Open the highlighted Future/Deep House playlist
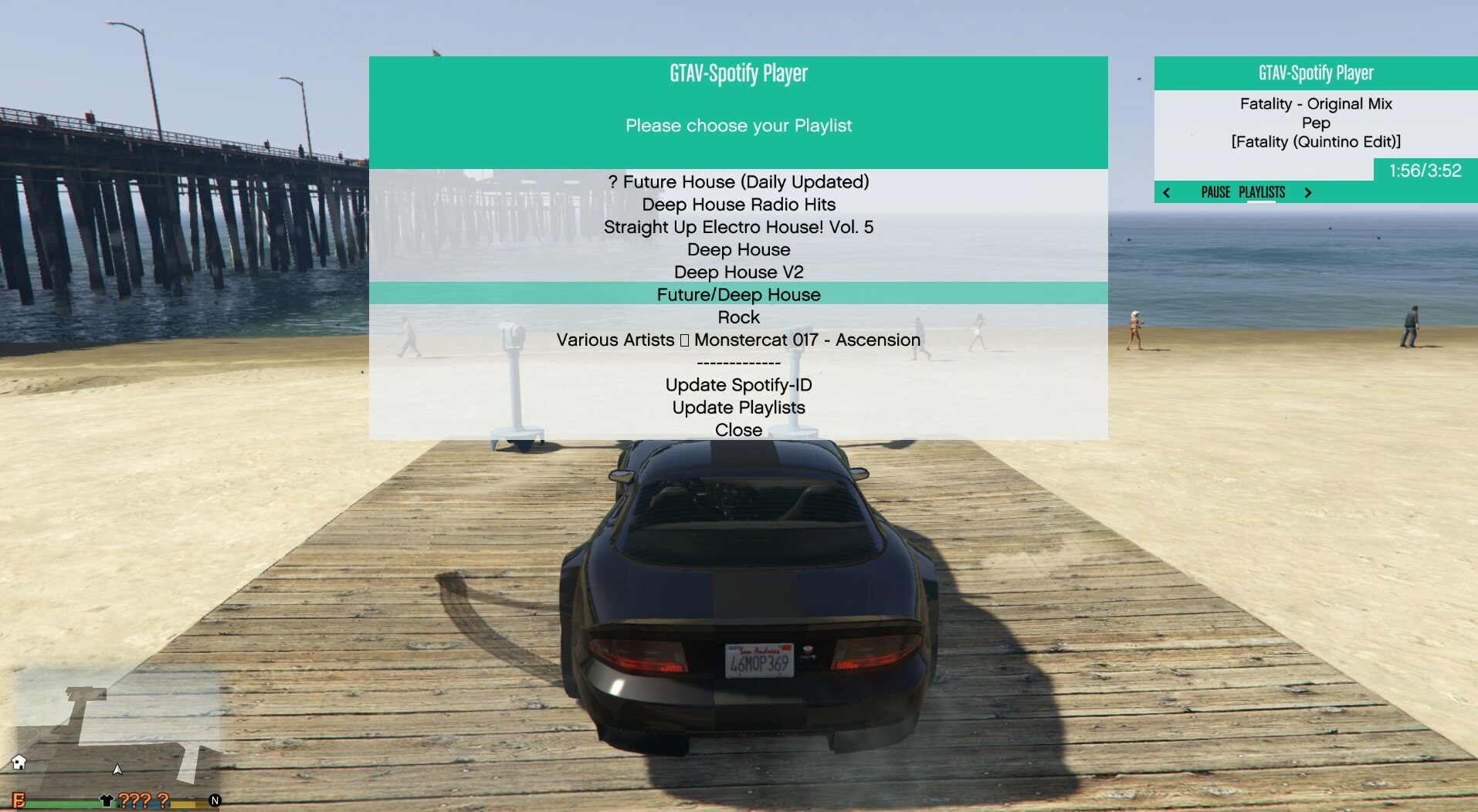1478x812 pixels. pyautogui.click(x=738, y=294)
